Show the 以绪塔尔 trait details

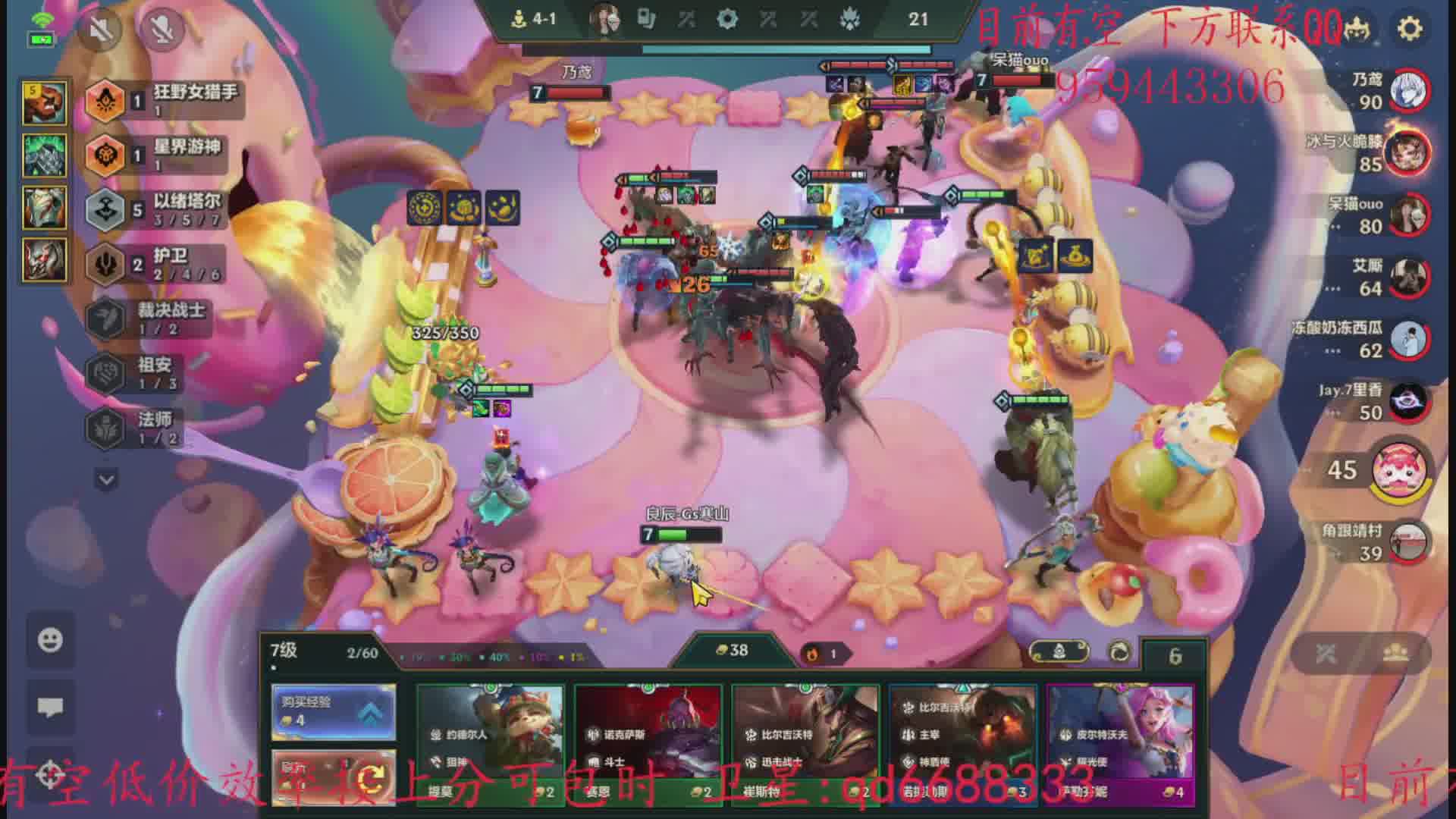coord(157,209)
